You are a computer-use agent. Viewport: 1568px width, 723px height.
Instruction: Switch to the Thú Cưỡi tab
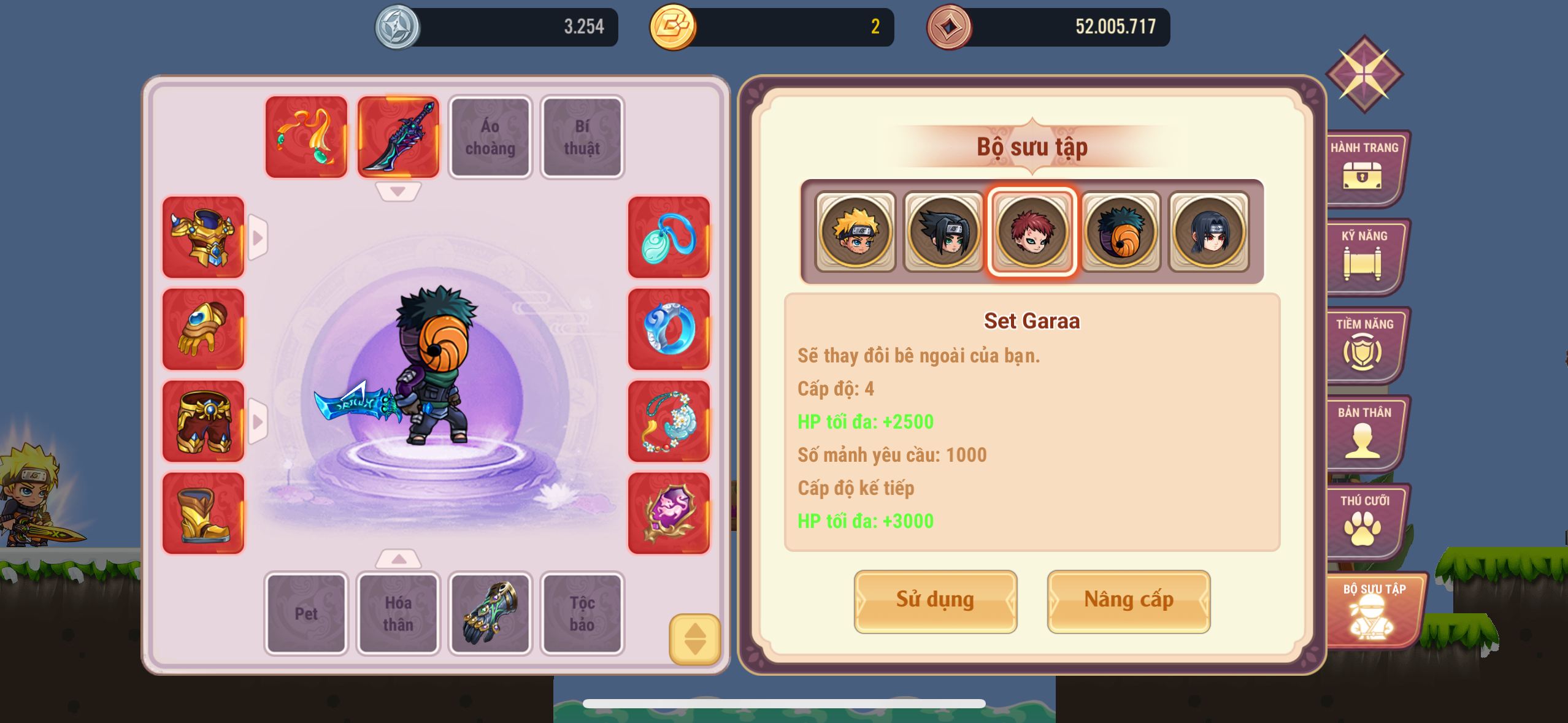[x=1364, y=520]
